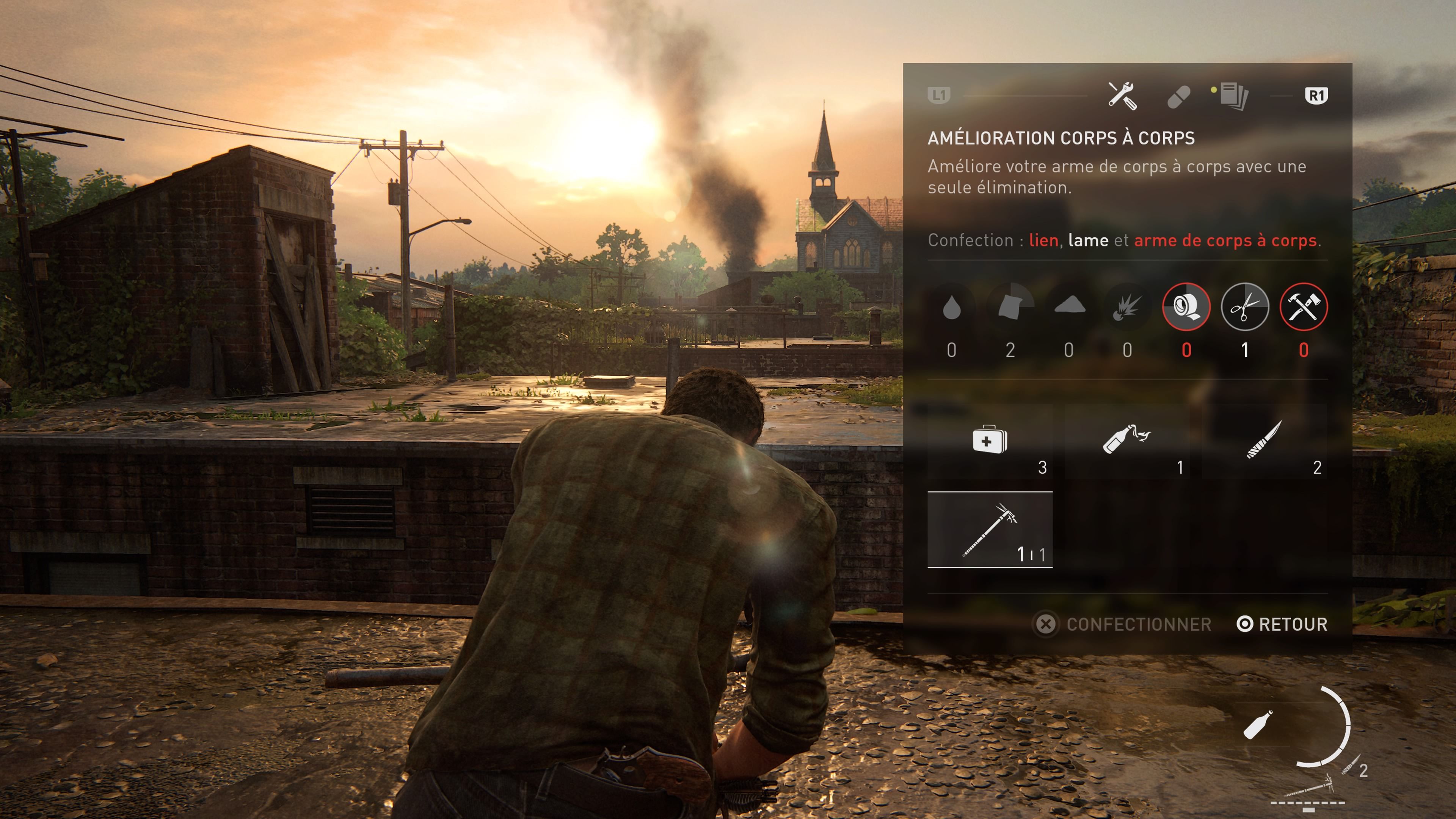Click the rag ingredient icon

pos(1010,307)
